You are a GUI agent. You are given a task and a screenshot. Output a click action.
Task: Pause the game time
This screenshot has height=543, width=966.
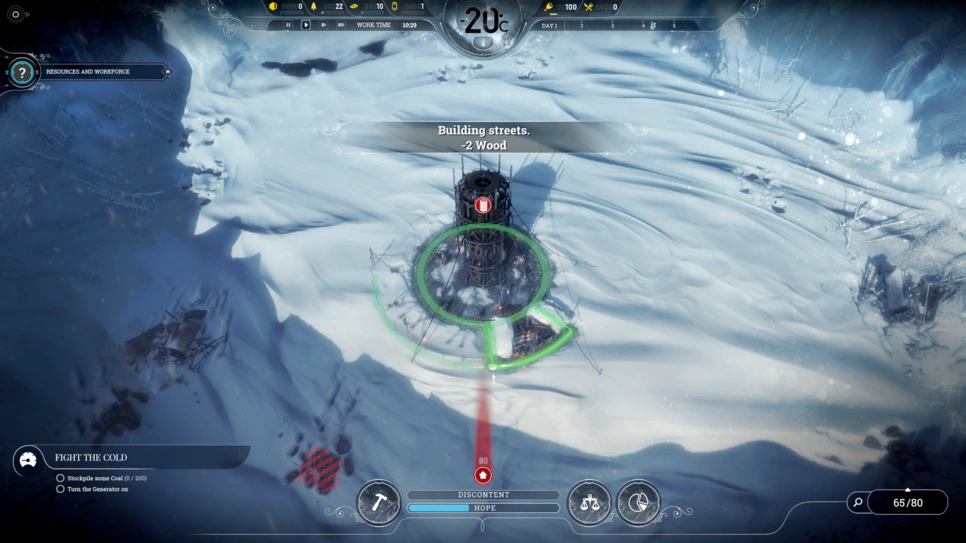(x=288, y=25)
